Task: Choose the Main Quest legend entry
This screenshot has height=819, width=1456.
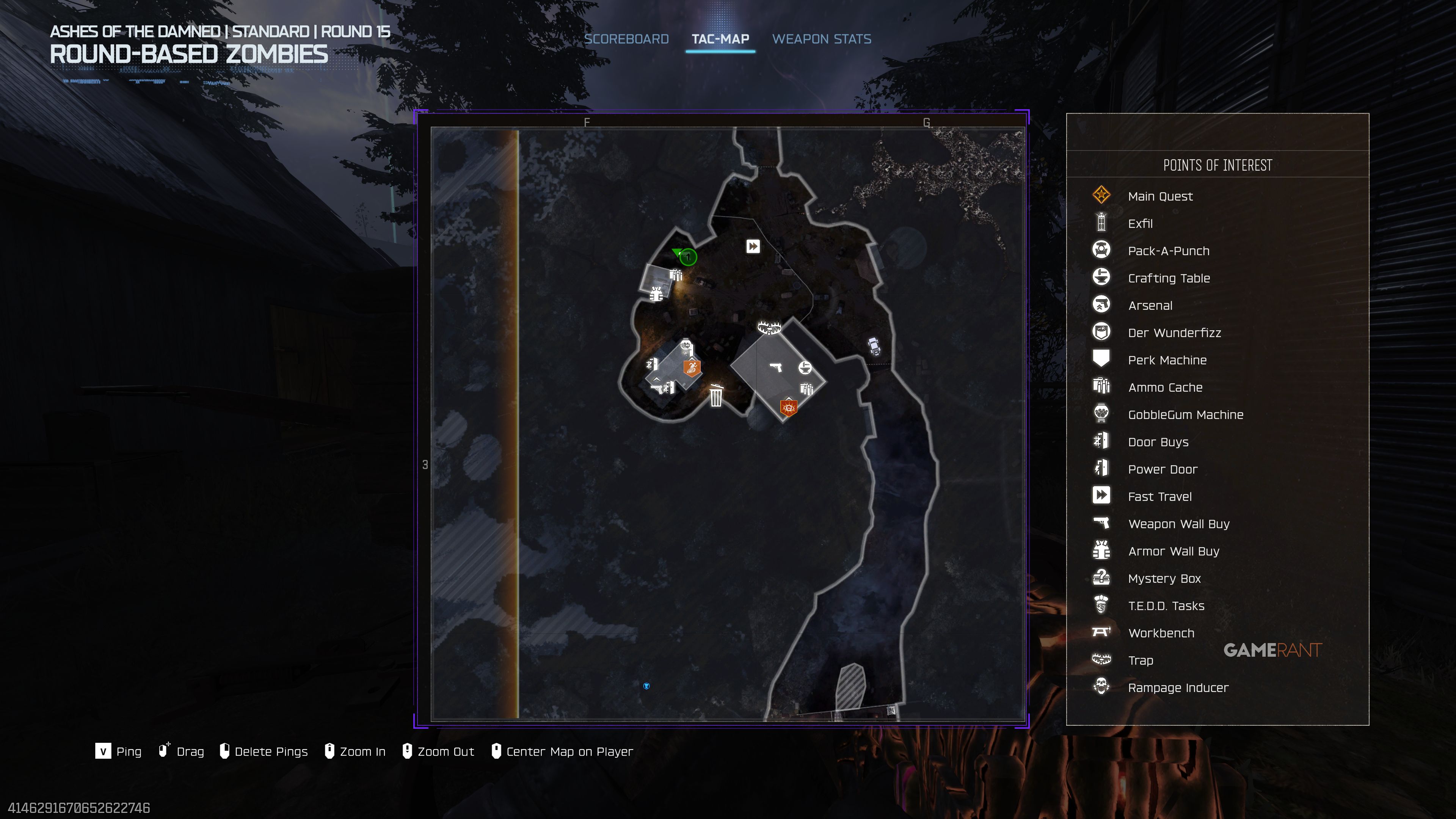Action: coord(1160,196)
